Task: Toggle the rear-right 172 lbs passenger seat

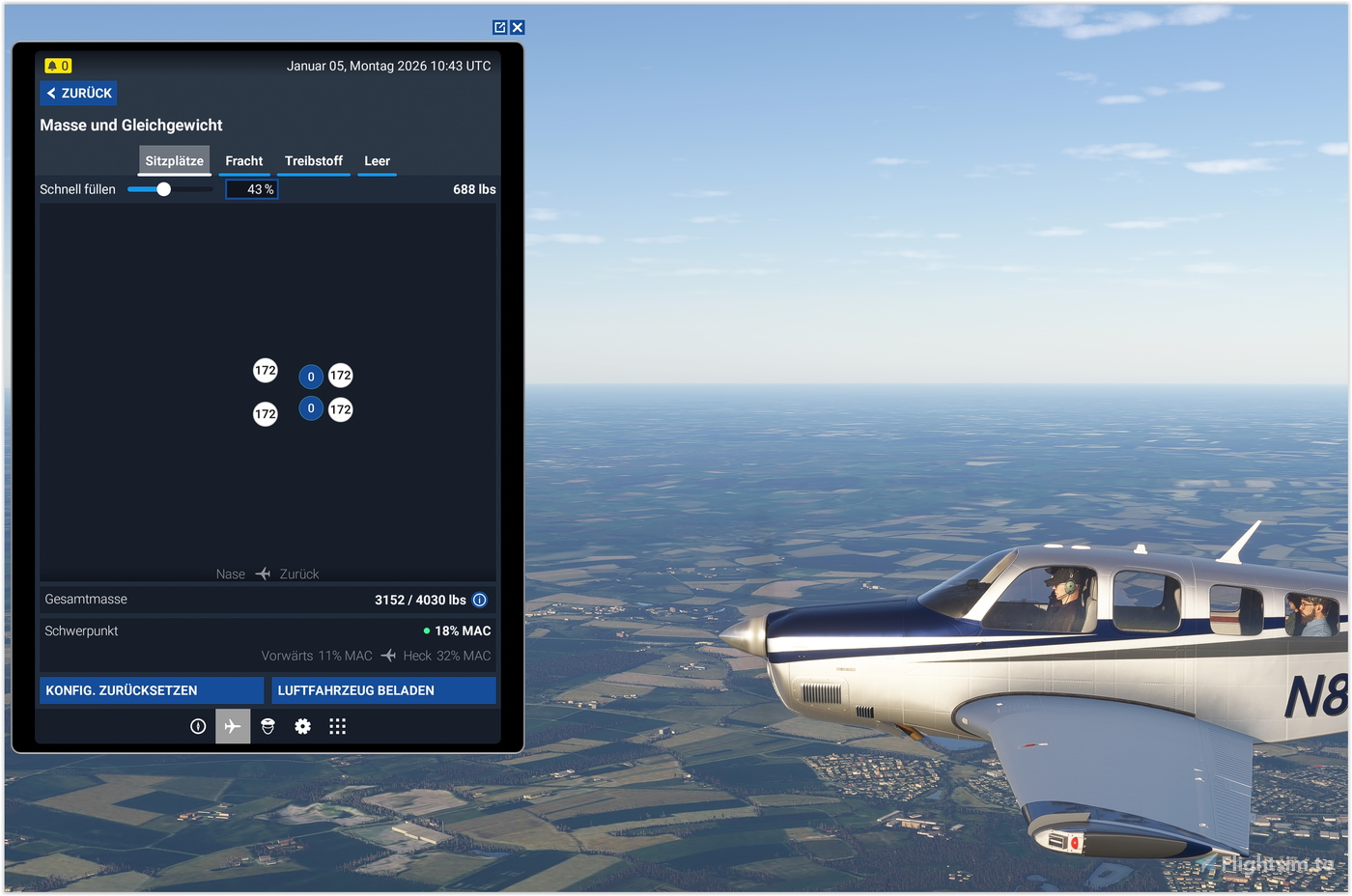Action: [x=340, y=409]
